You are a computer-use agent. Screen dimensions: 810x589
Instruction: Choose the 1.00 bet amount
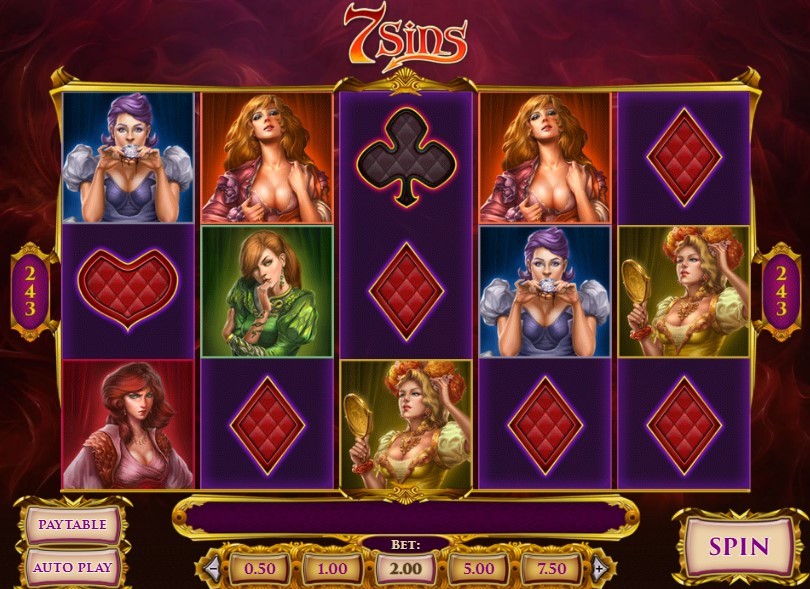332,569
